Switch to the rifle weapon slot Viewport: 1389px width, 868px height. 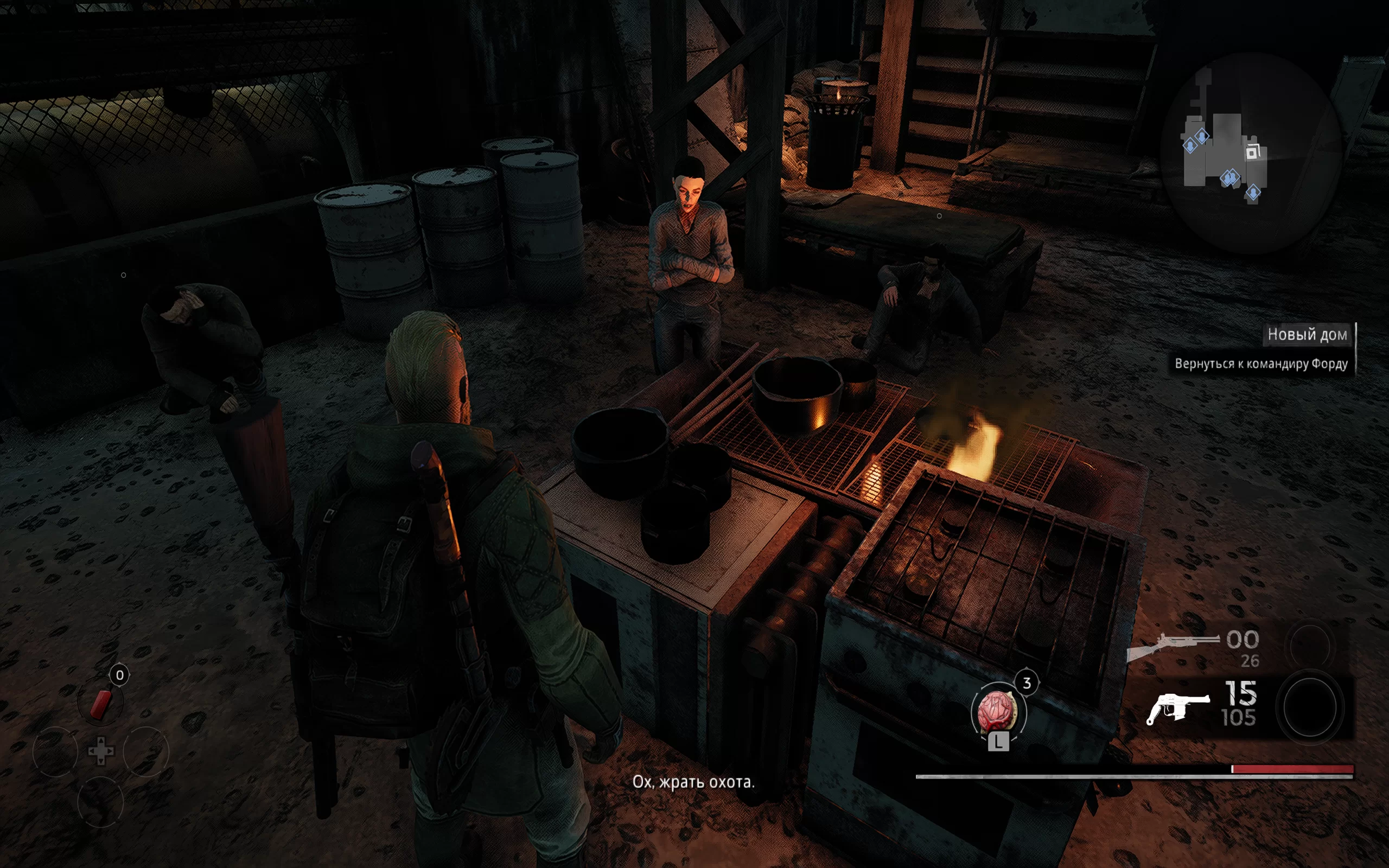point(1174,645)
